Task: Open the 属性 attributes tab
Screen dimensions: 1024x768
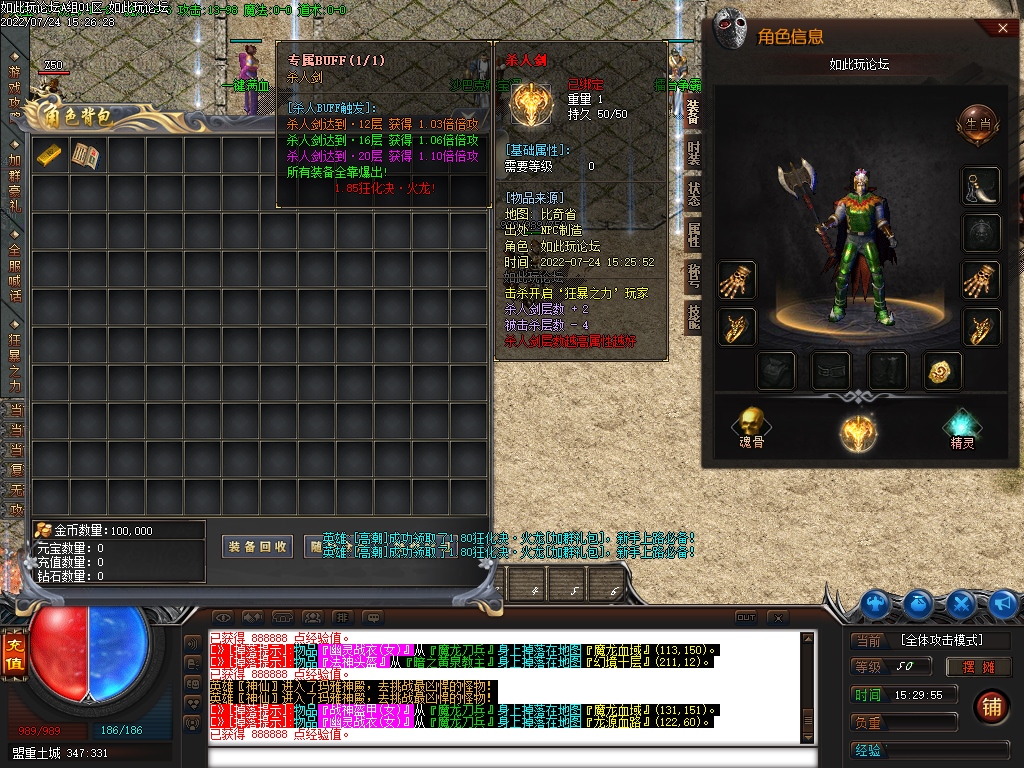Action: [x=693, y=234]
